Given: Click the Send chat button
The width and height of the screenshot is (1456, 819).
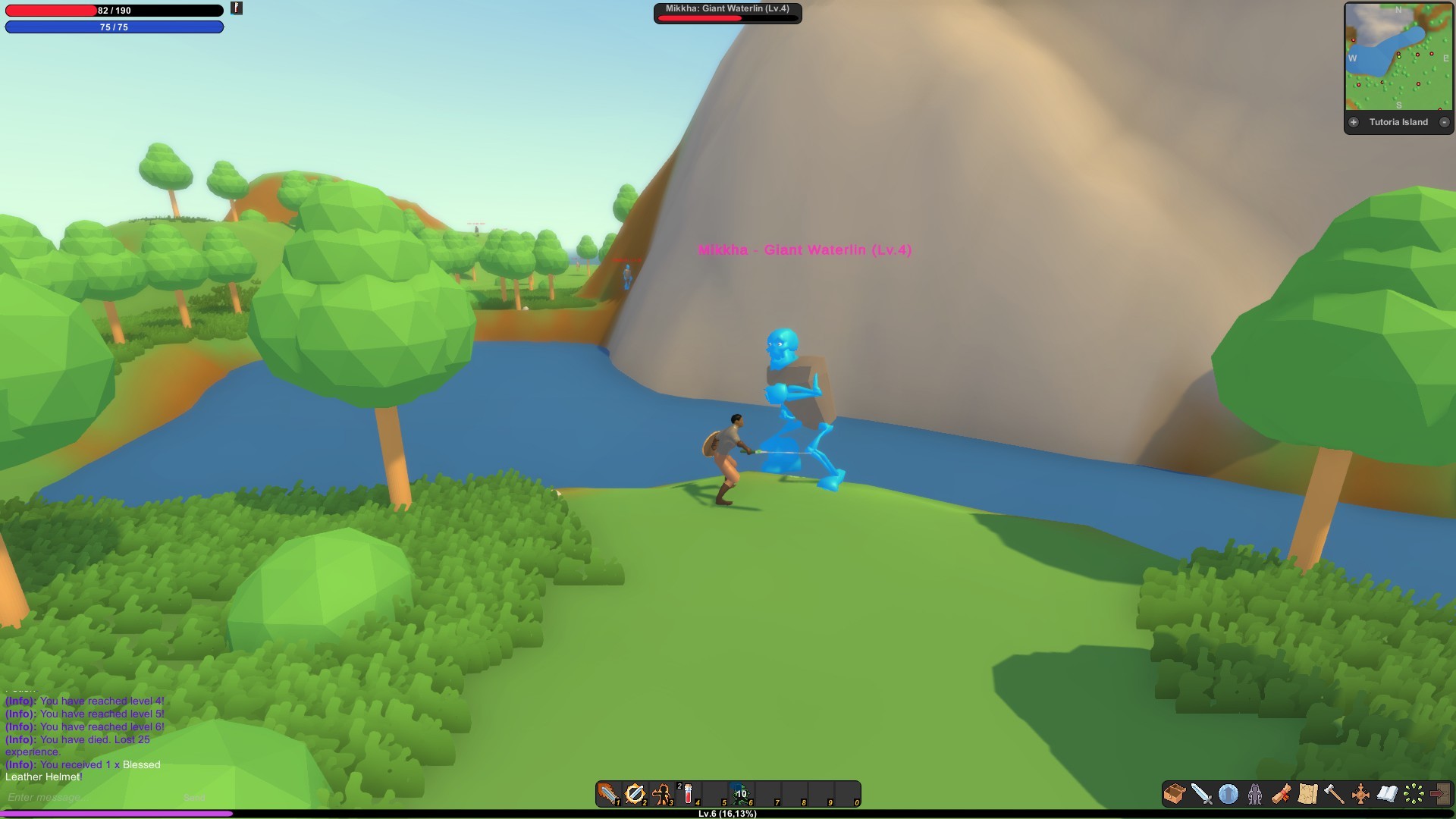Looking at the screenshot, I should click(196, 798).
